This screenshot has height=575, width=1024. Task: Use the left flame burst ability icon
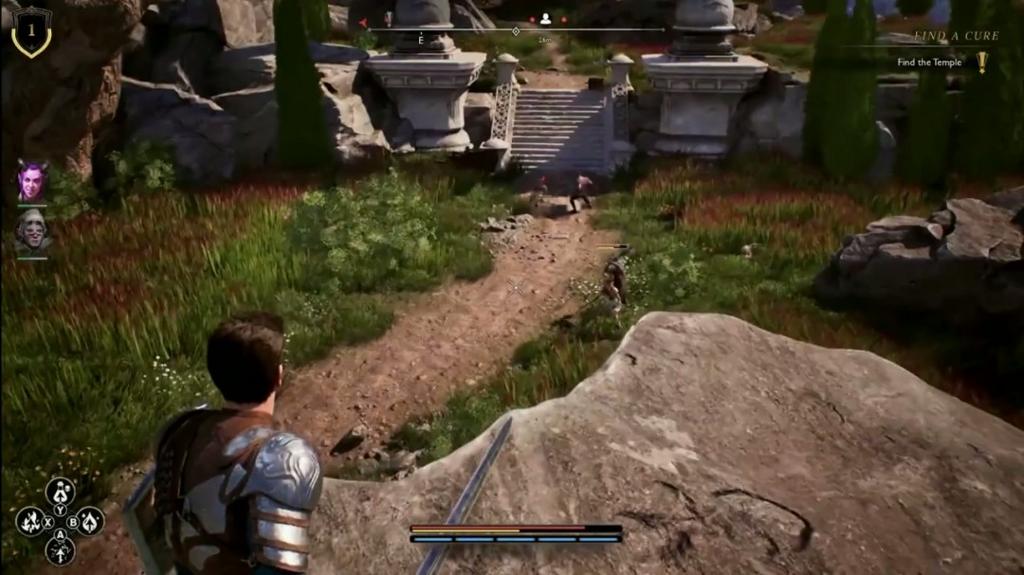(x=29, y=521)
